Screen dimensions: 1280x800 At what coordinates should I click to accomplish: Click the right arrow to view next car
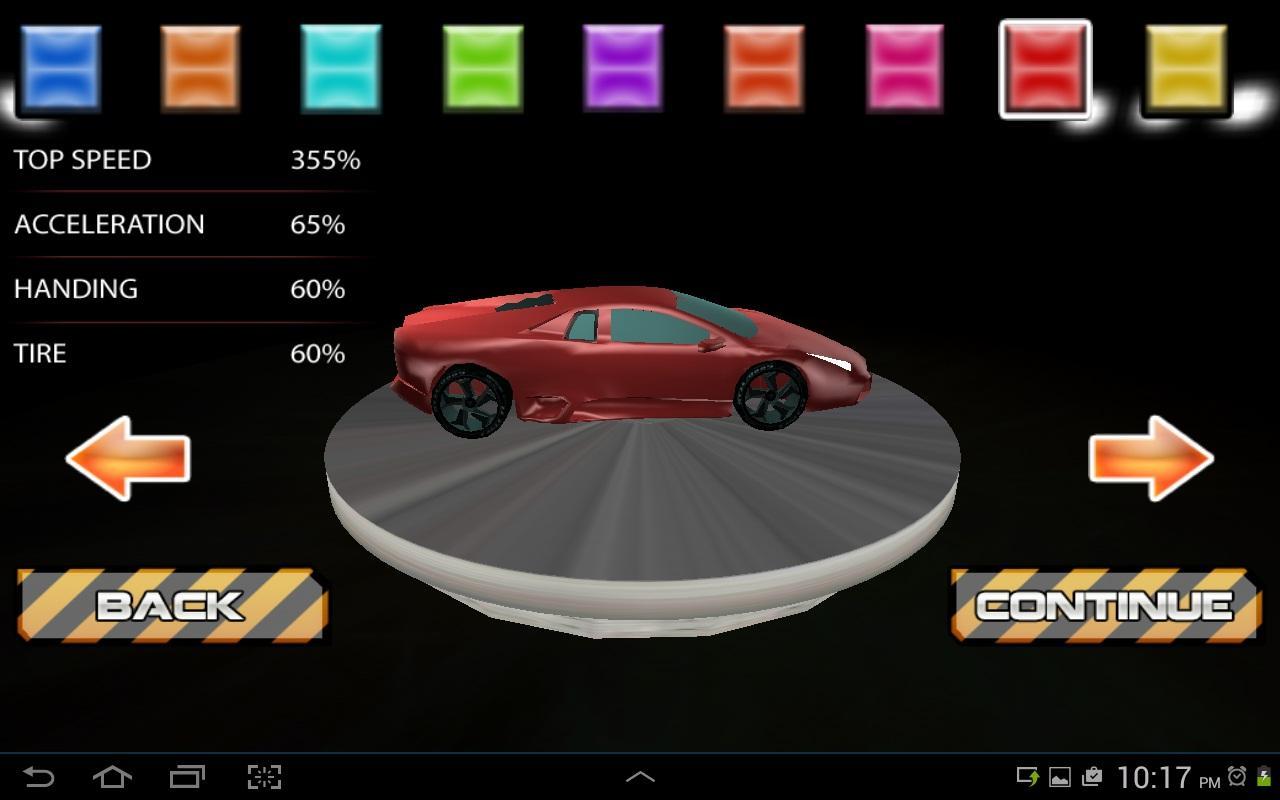(1152, 460)
